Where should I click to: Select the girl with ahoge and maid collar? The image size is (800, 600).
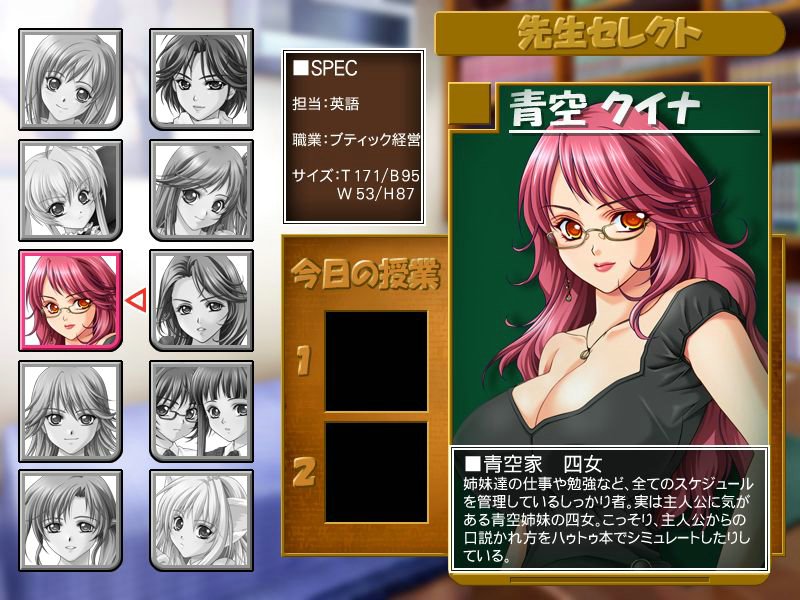tap(71, 190)
